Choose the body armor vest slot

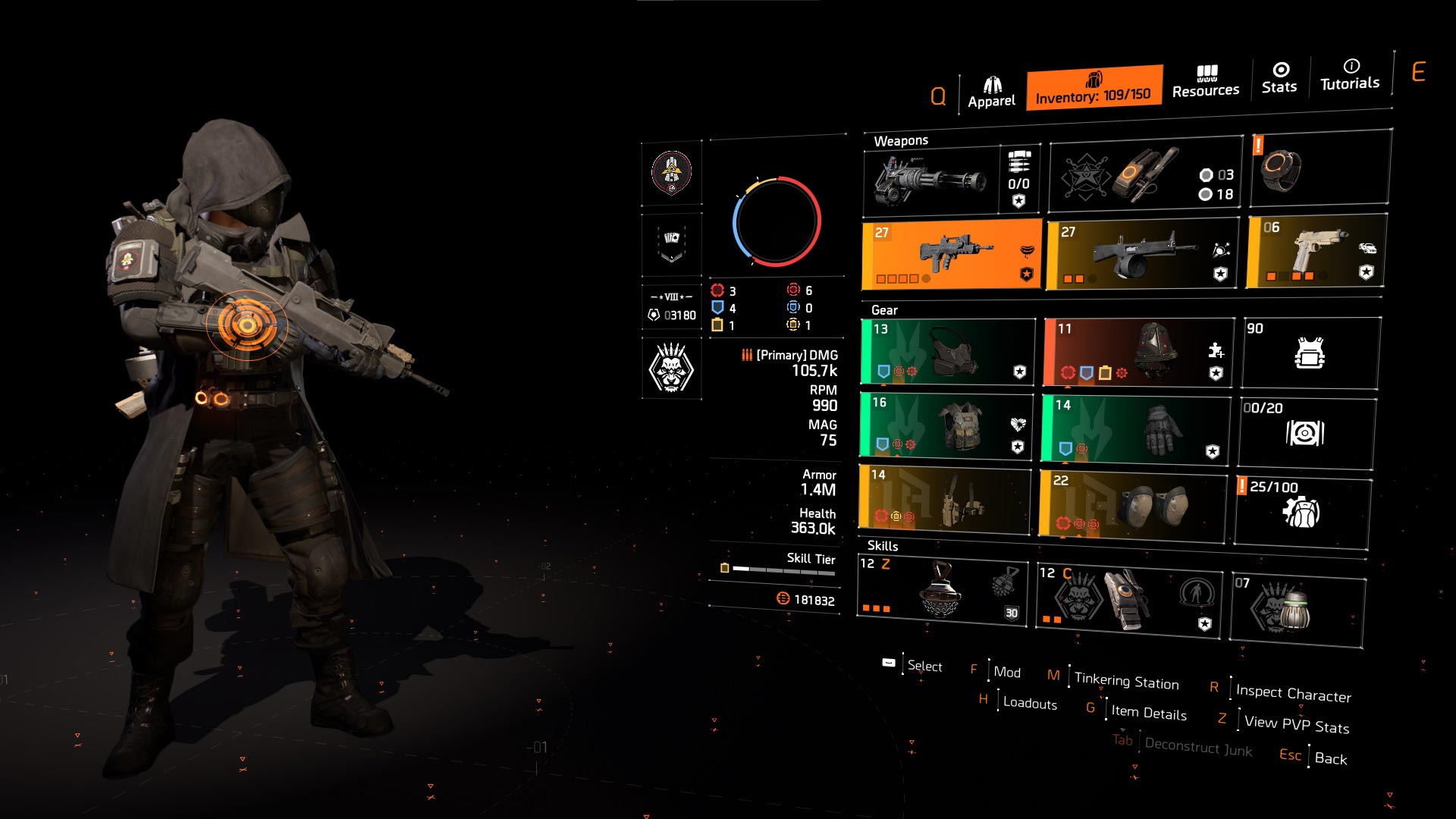tap(946, 425)
